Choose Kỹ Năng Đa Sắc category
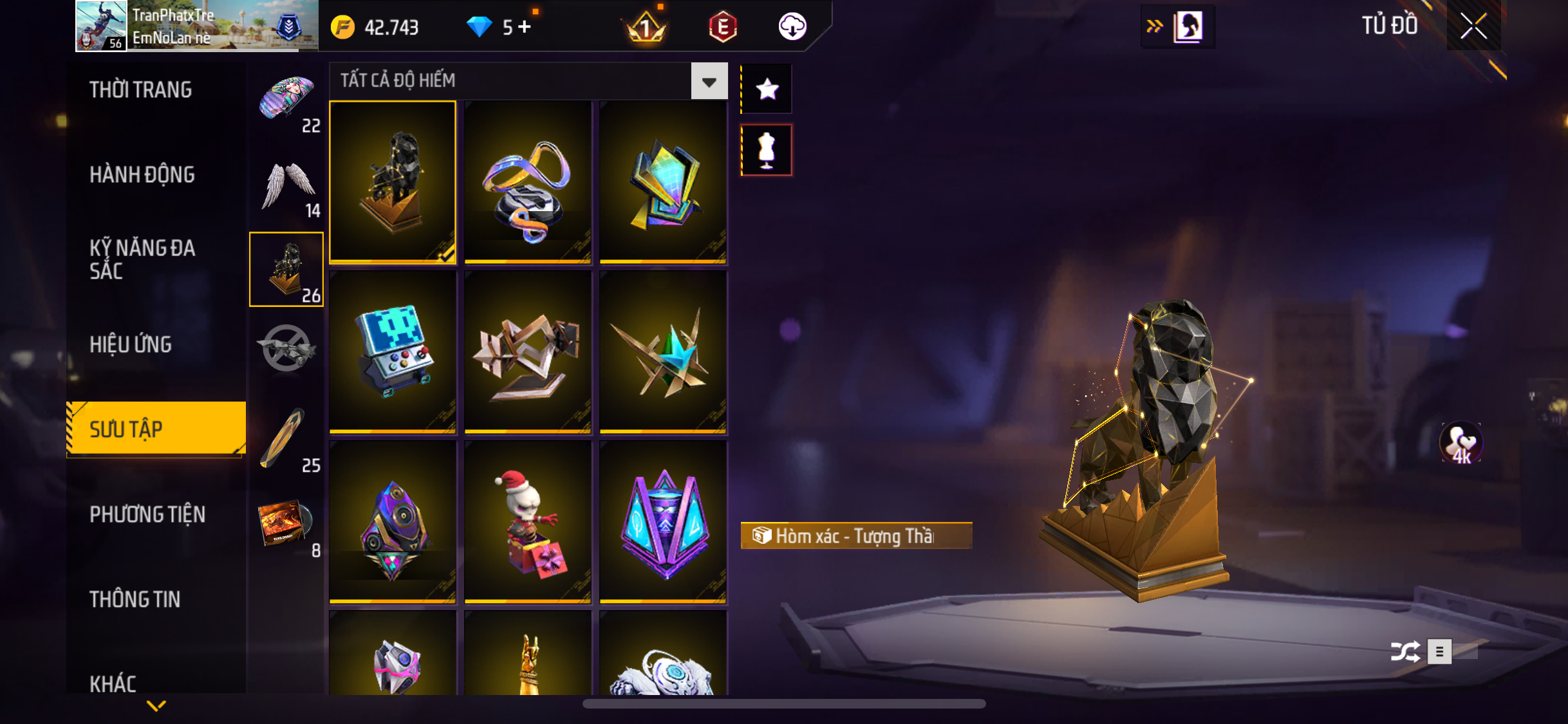The image size is (1568, 724). click(x=142, y=259)
